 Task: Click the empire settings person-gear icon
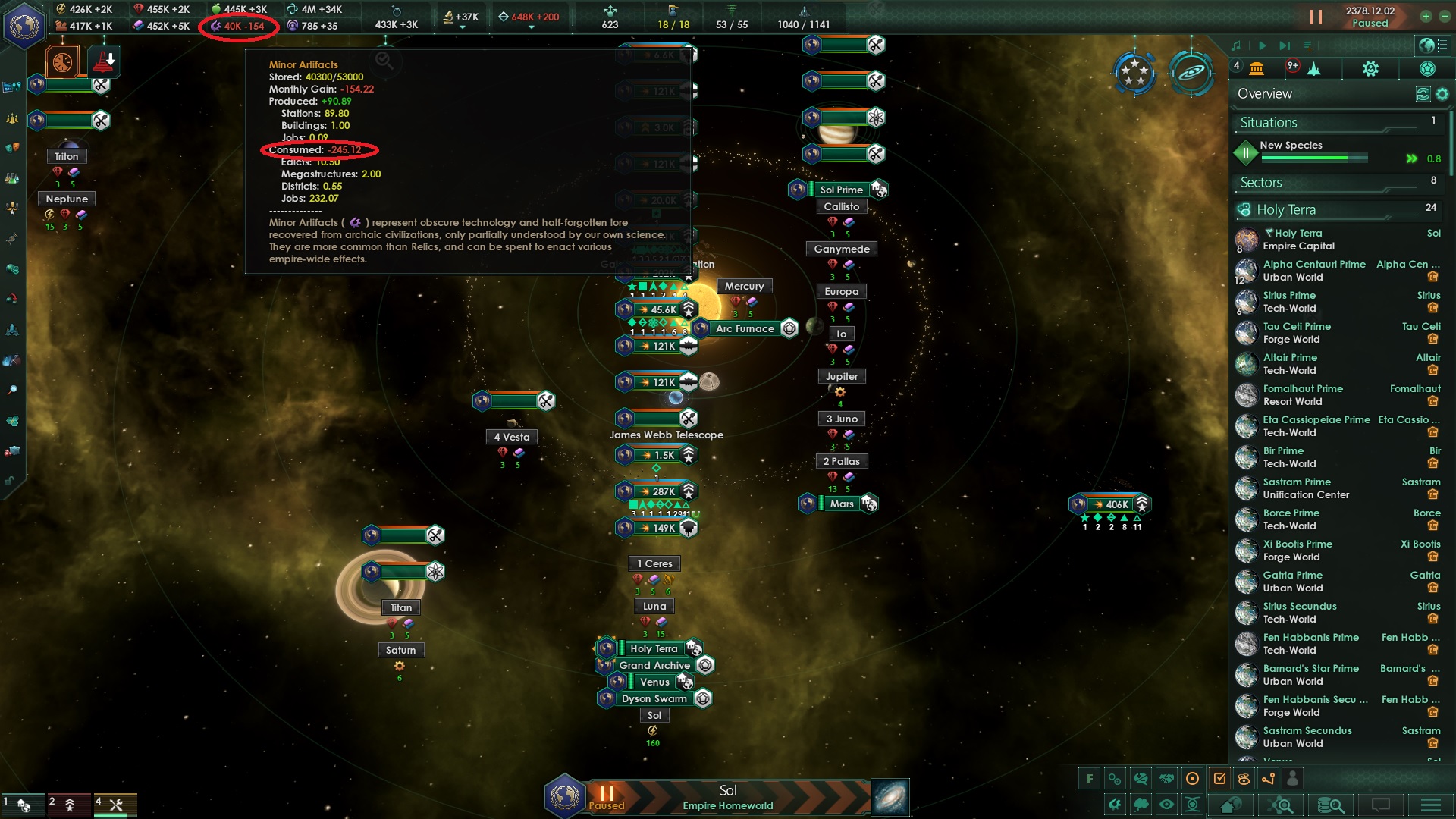point(1371,68)
